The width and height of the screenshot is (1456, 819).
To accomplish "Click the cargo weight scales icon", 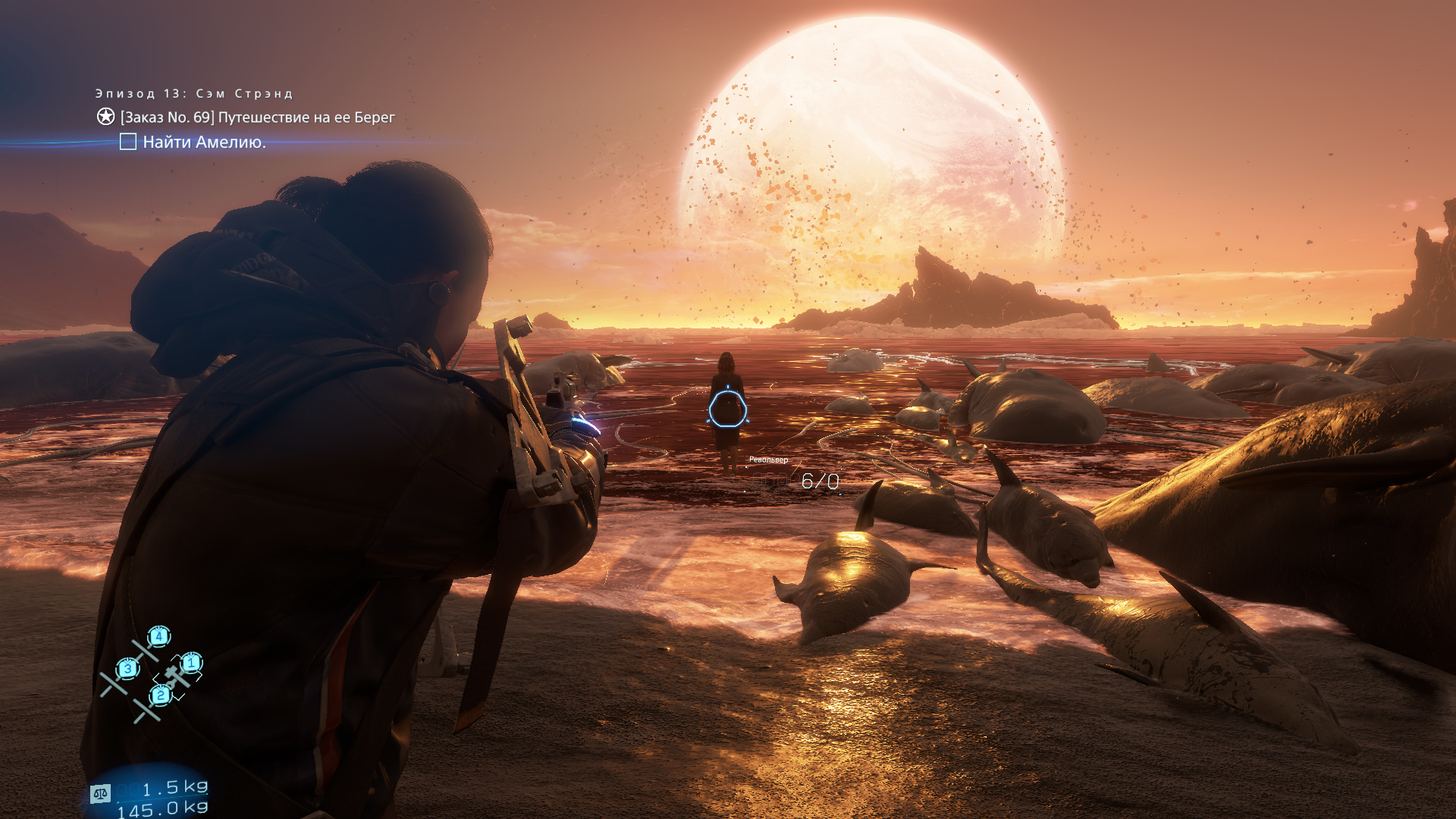I will 100,793.
